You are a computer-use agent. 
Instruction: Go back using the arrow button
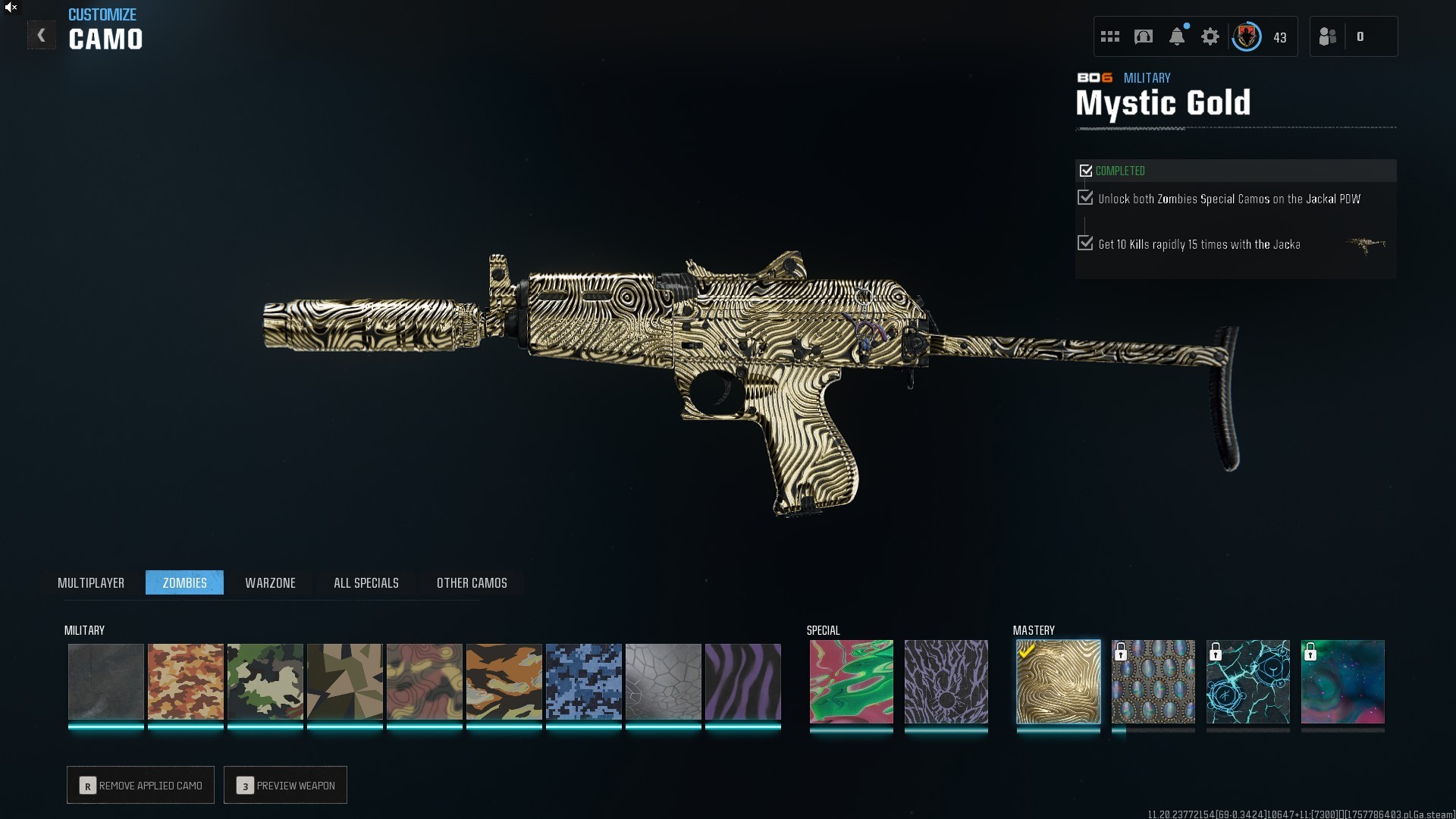41,36
